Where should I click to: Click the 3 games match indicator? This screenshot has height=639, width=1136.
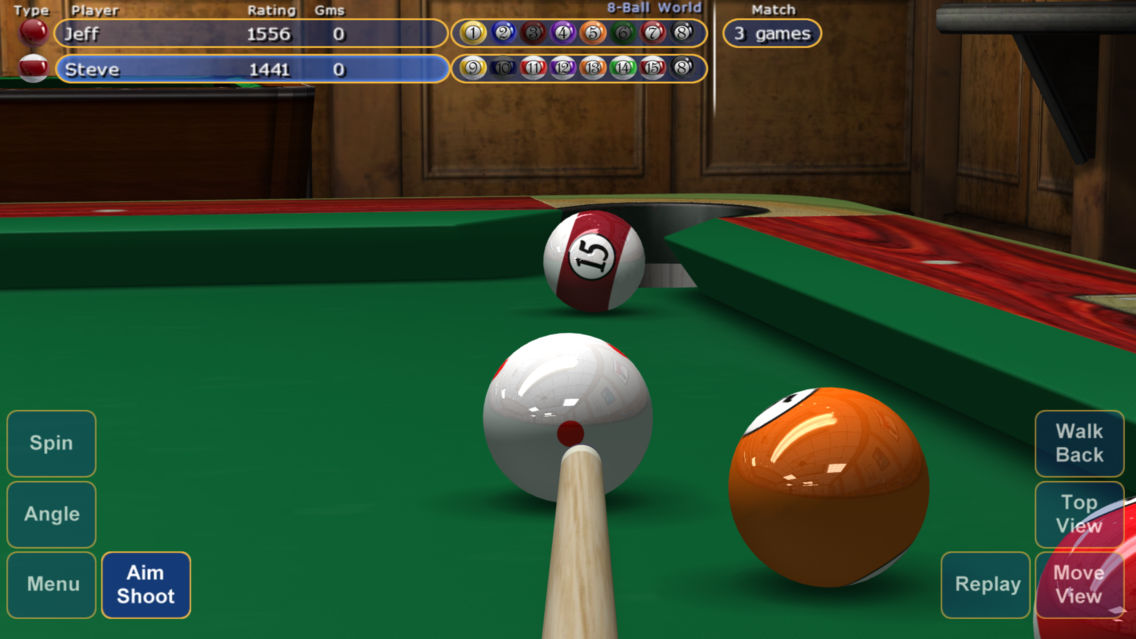click(772, 34)
